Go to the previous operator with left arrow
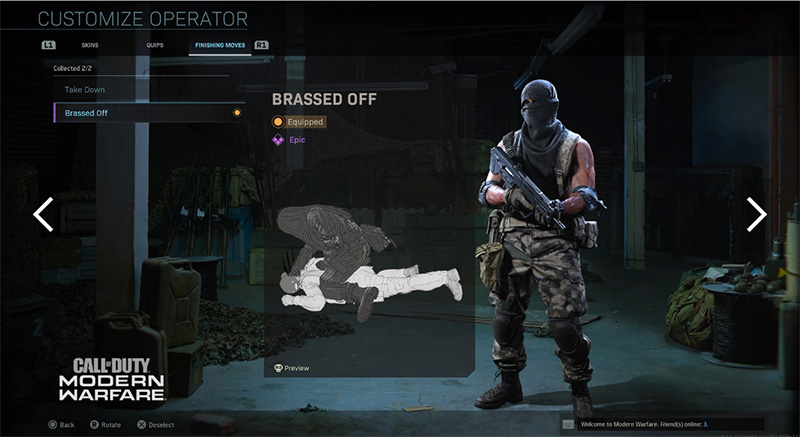This screenshot has height=437, width=800. pyautogui.click(x=43, y=214)
